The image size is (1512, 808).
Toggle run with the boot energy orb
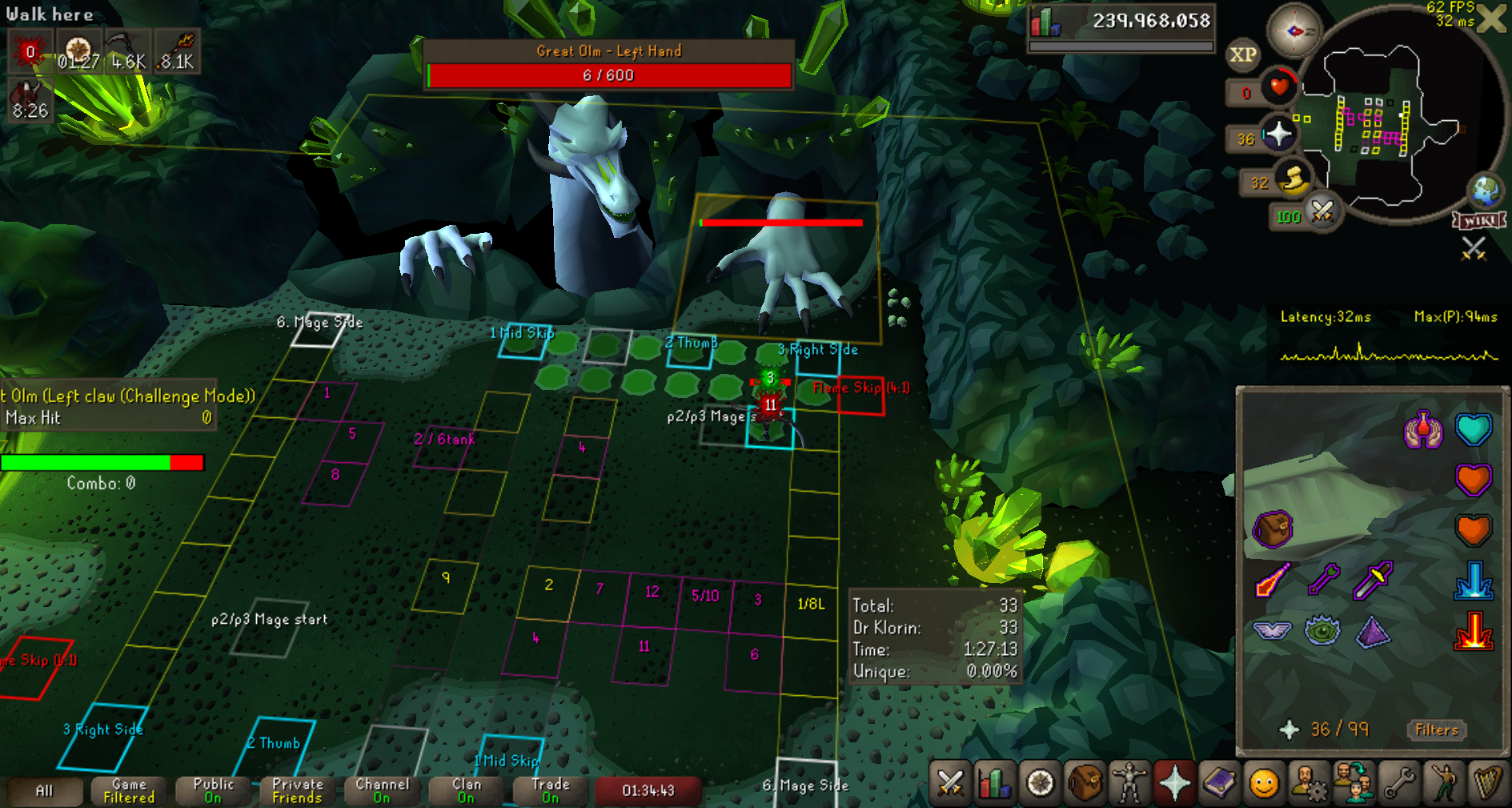tap(1292, 179)
